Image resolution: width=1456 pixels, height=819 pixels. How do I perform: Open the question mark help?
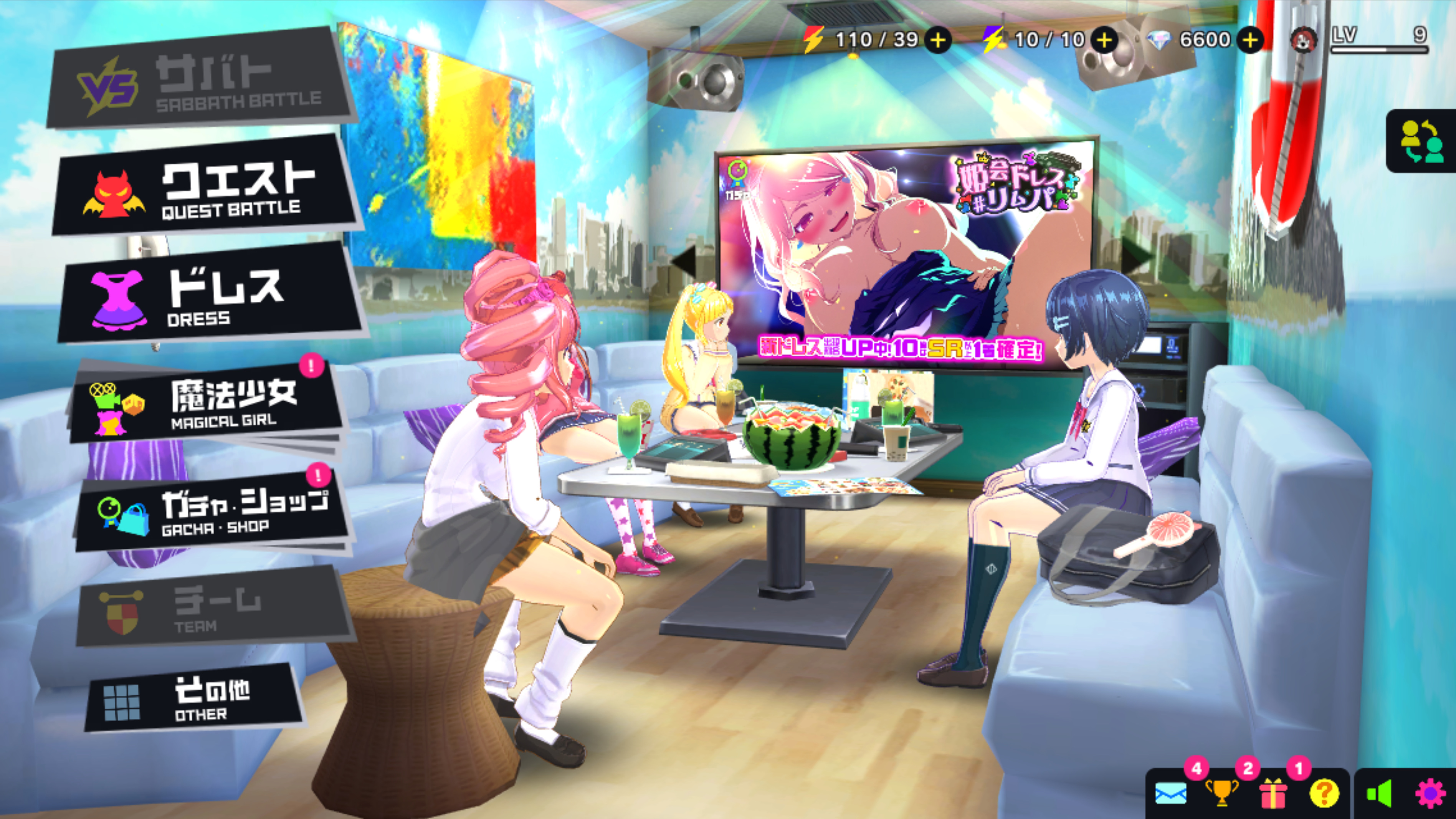click(1324, 794)
